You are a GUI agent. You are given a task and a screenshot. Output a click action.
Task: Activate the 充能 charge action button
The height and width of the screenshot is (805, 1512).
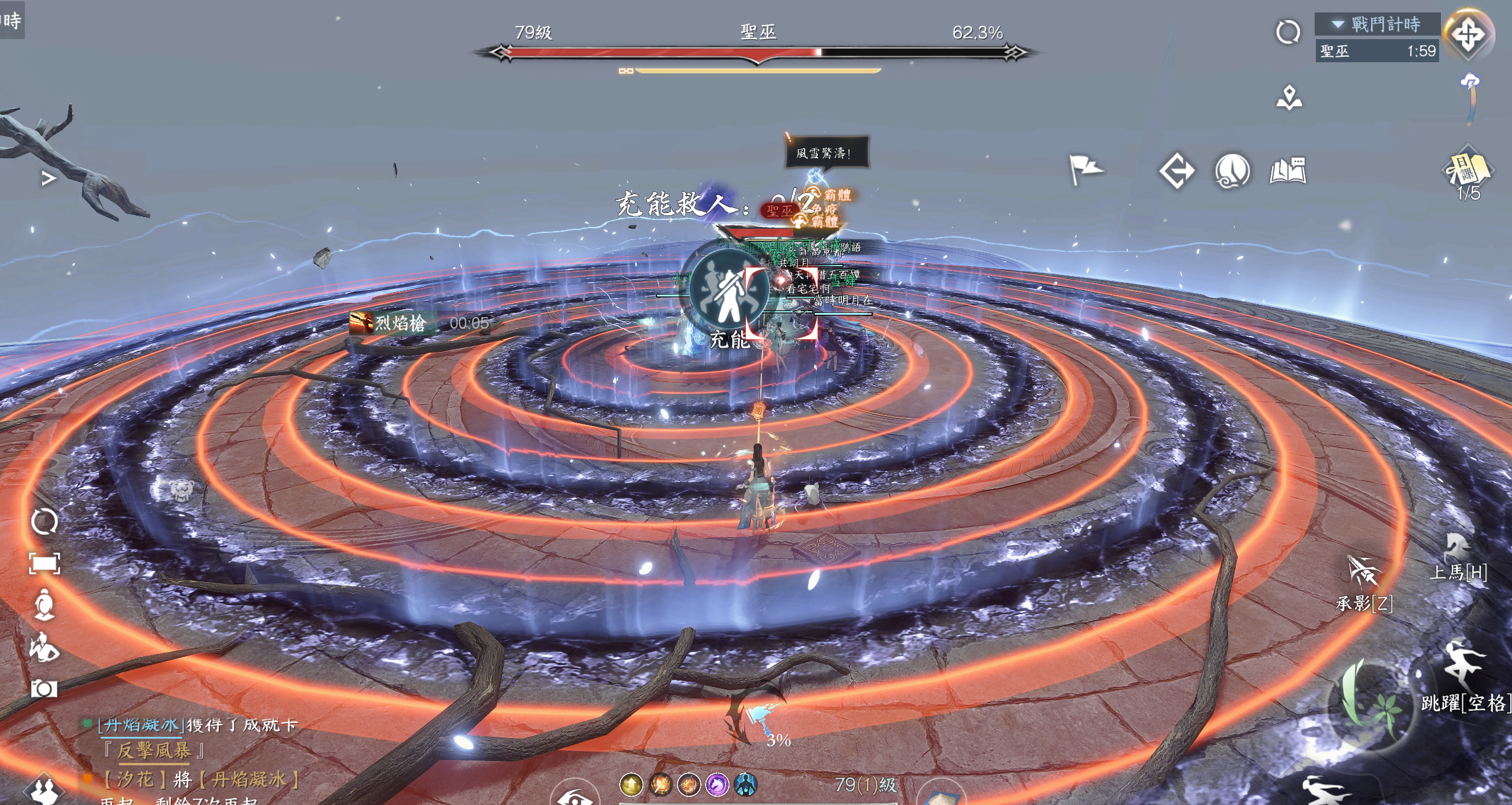coord(729,292)
